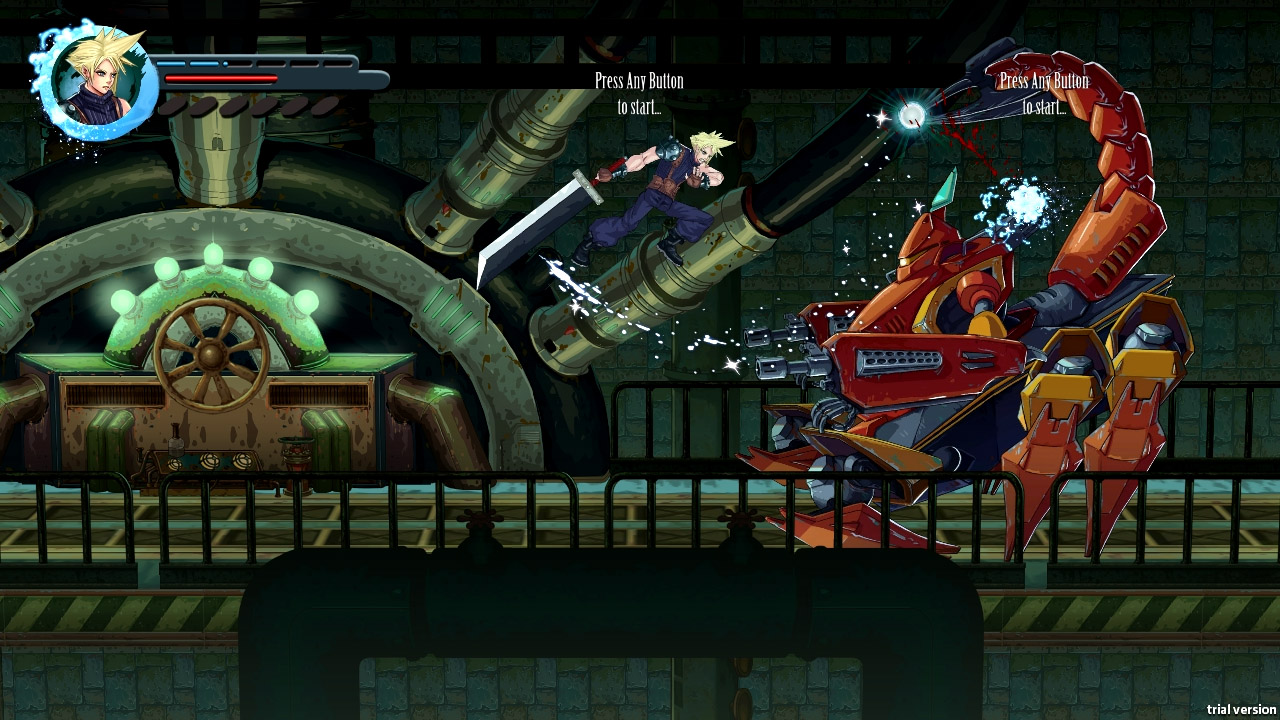The image size is (1280, 720).
Task: Click the red health bar in the HUD
Action: [220, 76]
